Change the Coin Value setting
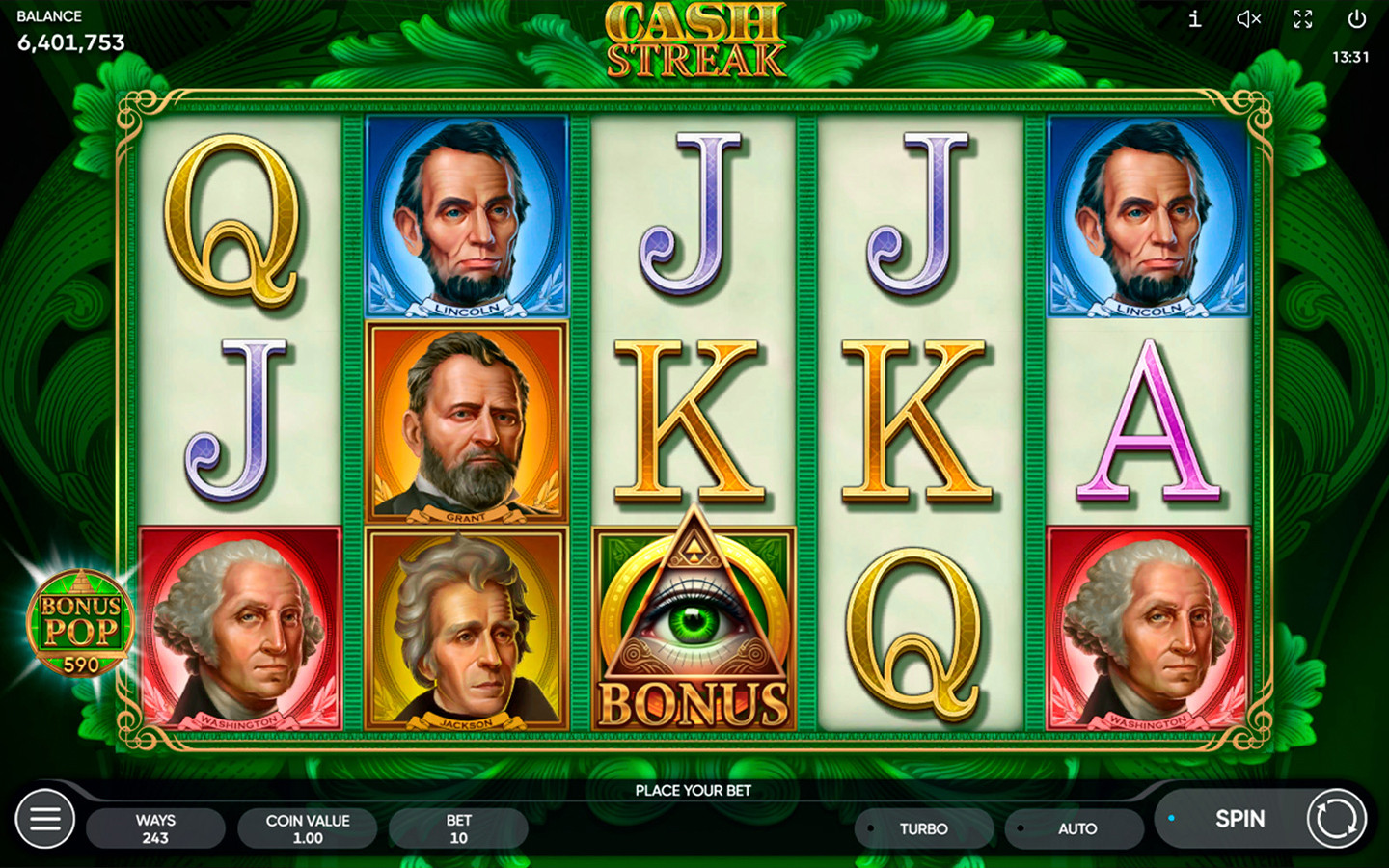Image resolution: width=1389 pixels, height=868 pixels. coord(308,828)
